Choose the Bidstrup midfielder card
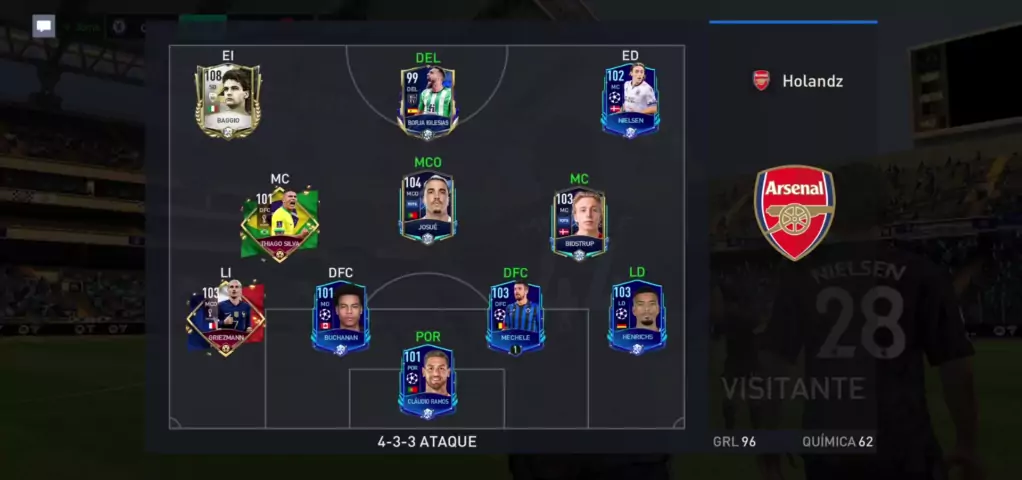Viewport: 1022px width, 480px height. tap(579, 222)
